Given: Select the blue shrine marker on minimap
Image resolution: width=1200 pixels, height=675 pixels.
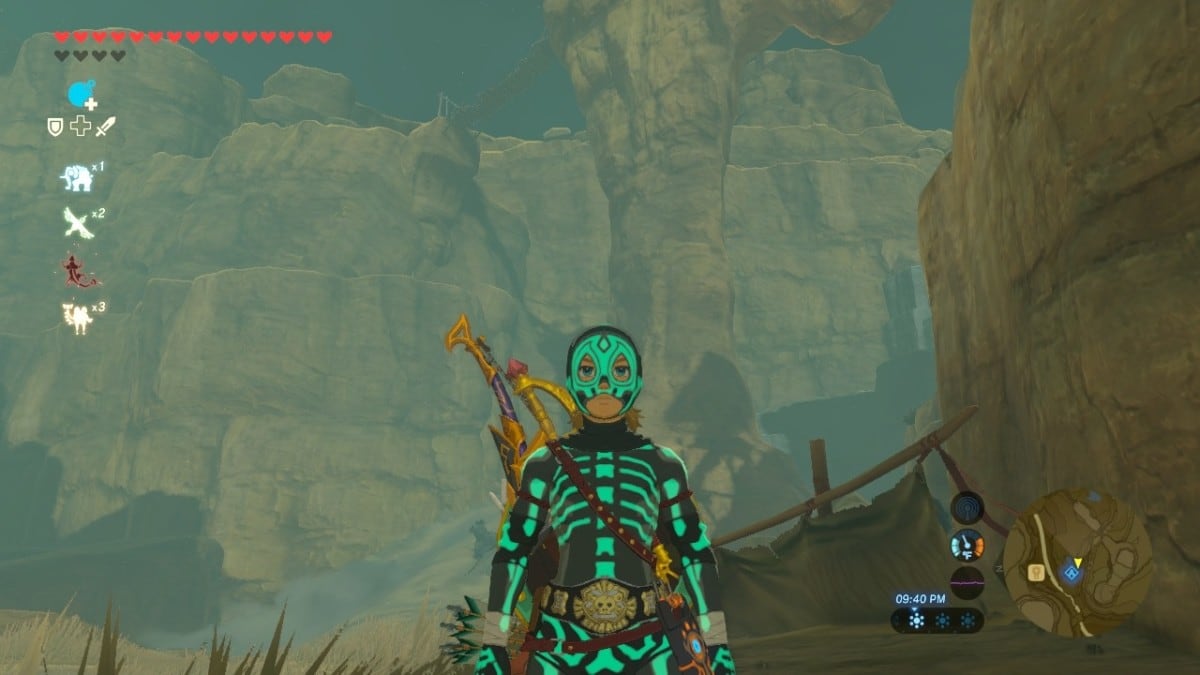Looking at the screenshot, I should (1073, 574).
